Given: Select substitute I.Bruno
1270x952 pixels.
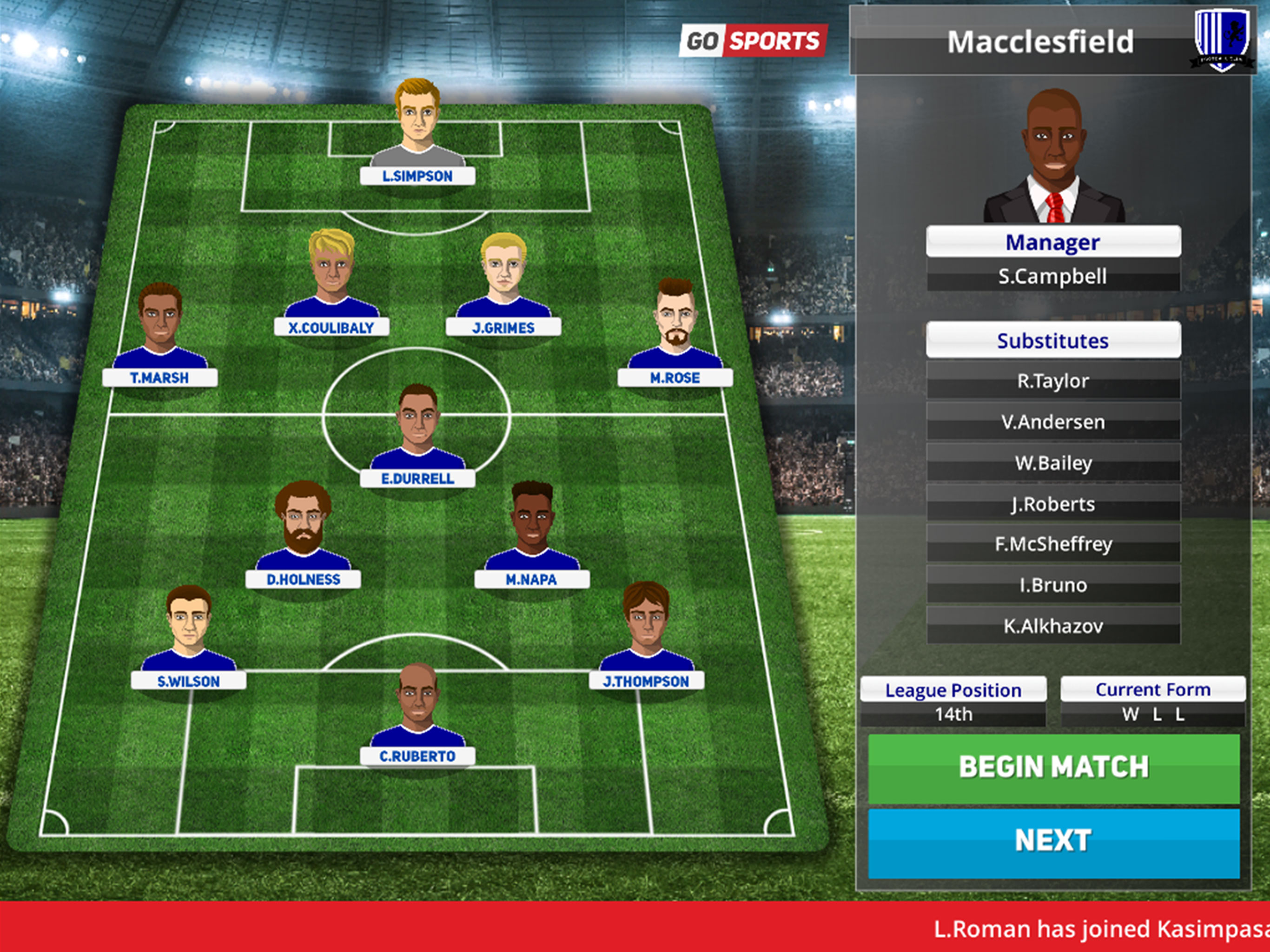Looking at the screenshot, I should (1053, 585).
